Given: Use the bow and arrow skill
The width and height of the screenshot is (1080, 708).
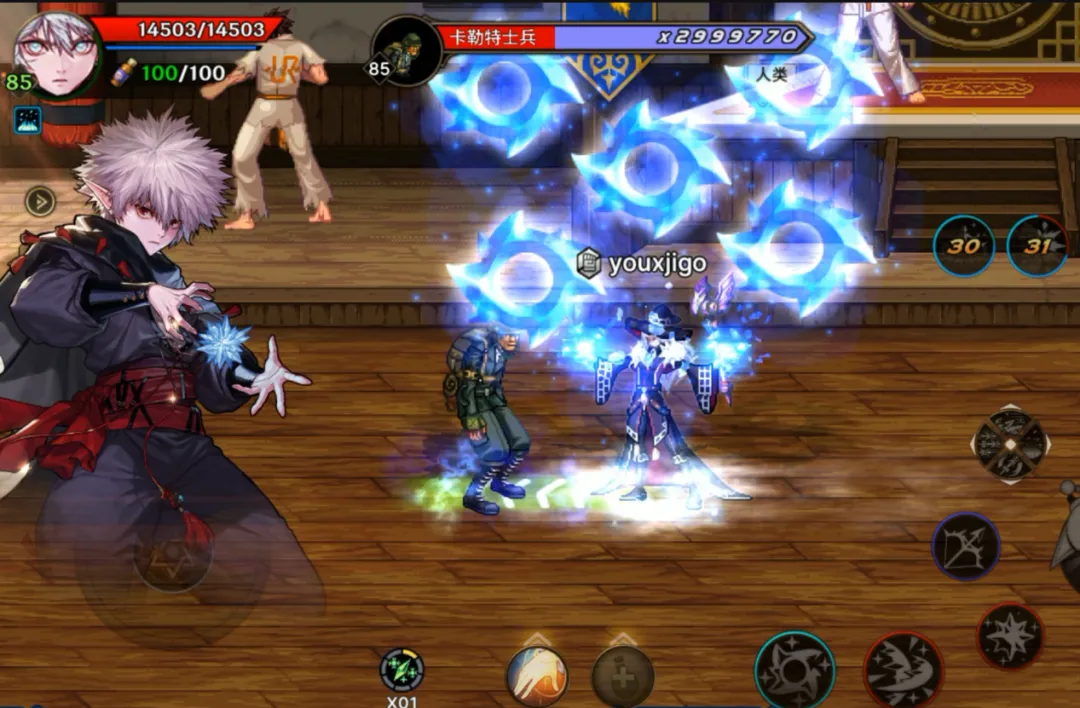Looking at the screenshot, I should [x=966, y=547].
